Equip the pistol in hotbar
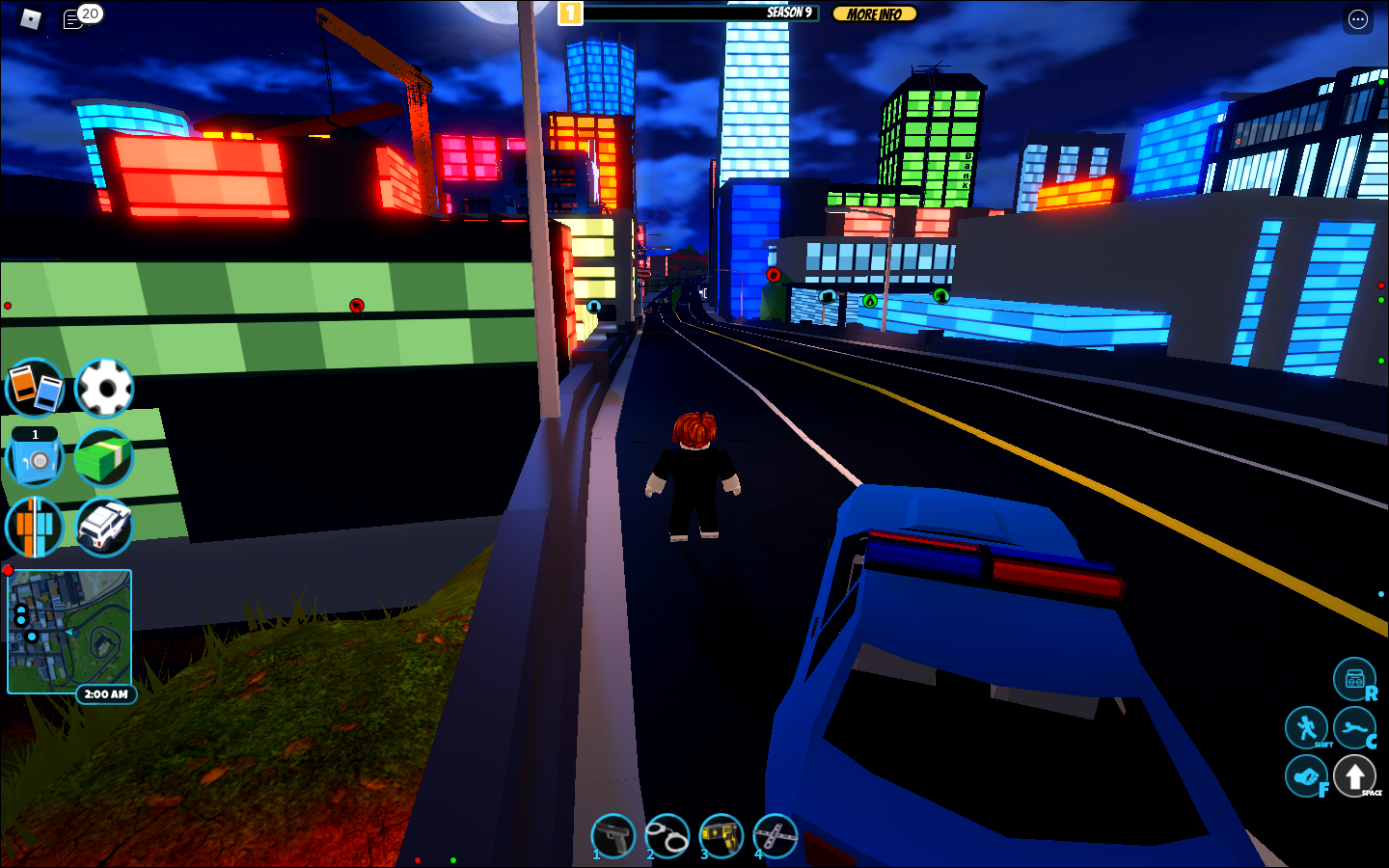 pyautogui.click(x=613, y=835)
